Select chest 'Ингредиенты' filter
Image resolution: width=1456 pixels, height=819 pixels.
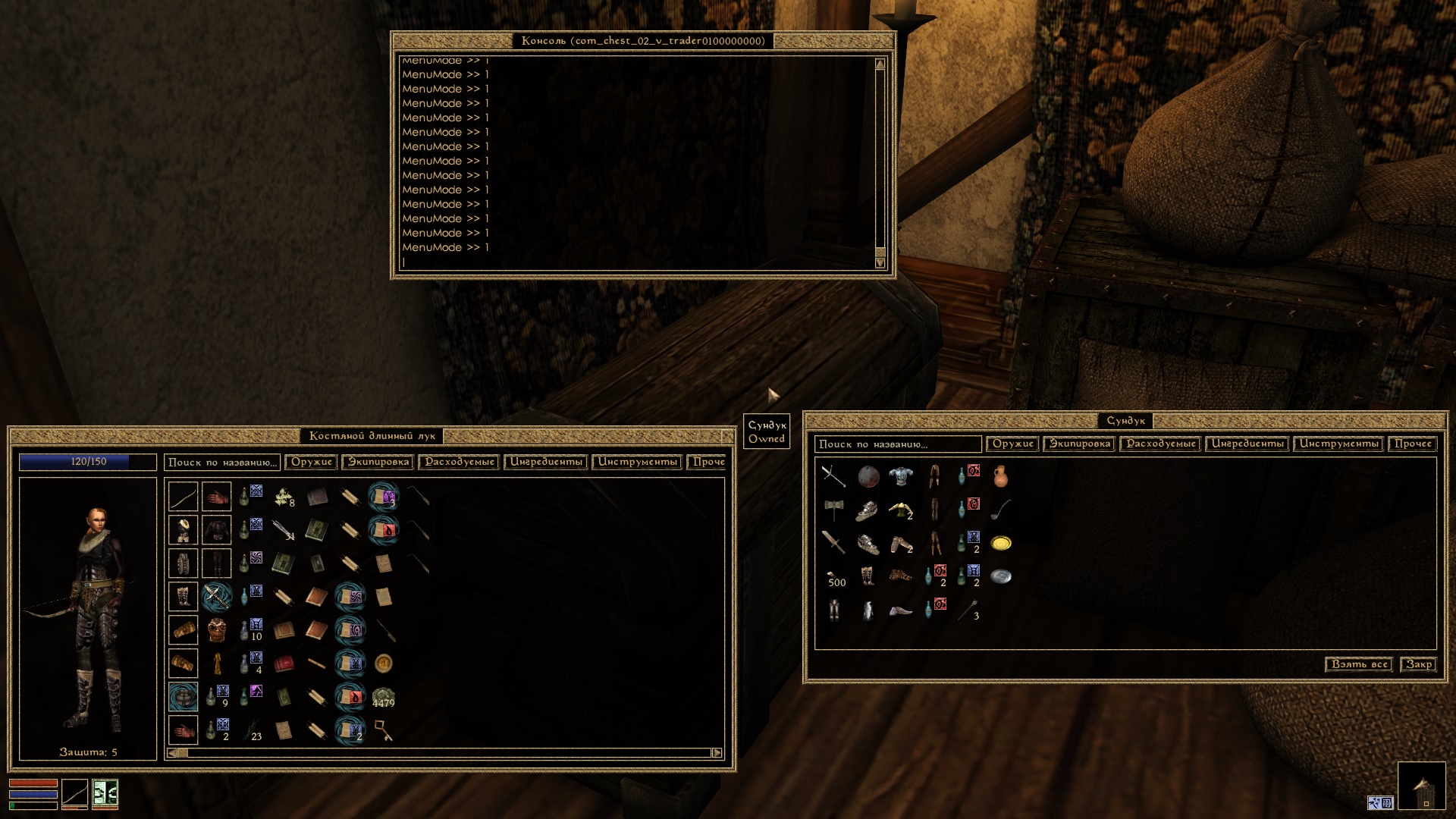[x=1247, y=444]
